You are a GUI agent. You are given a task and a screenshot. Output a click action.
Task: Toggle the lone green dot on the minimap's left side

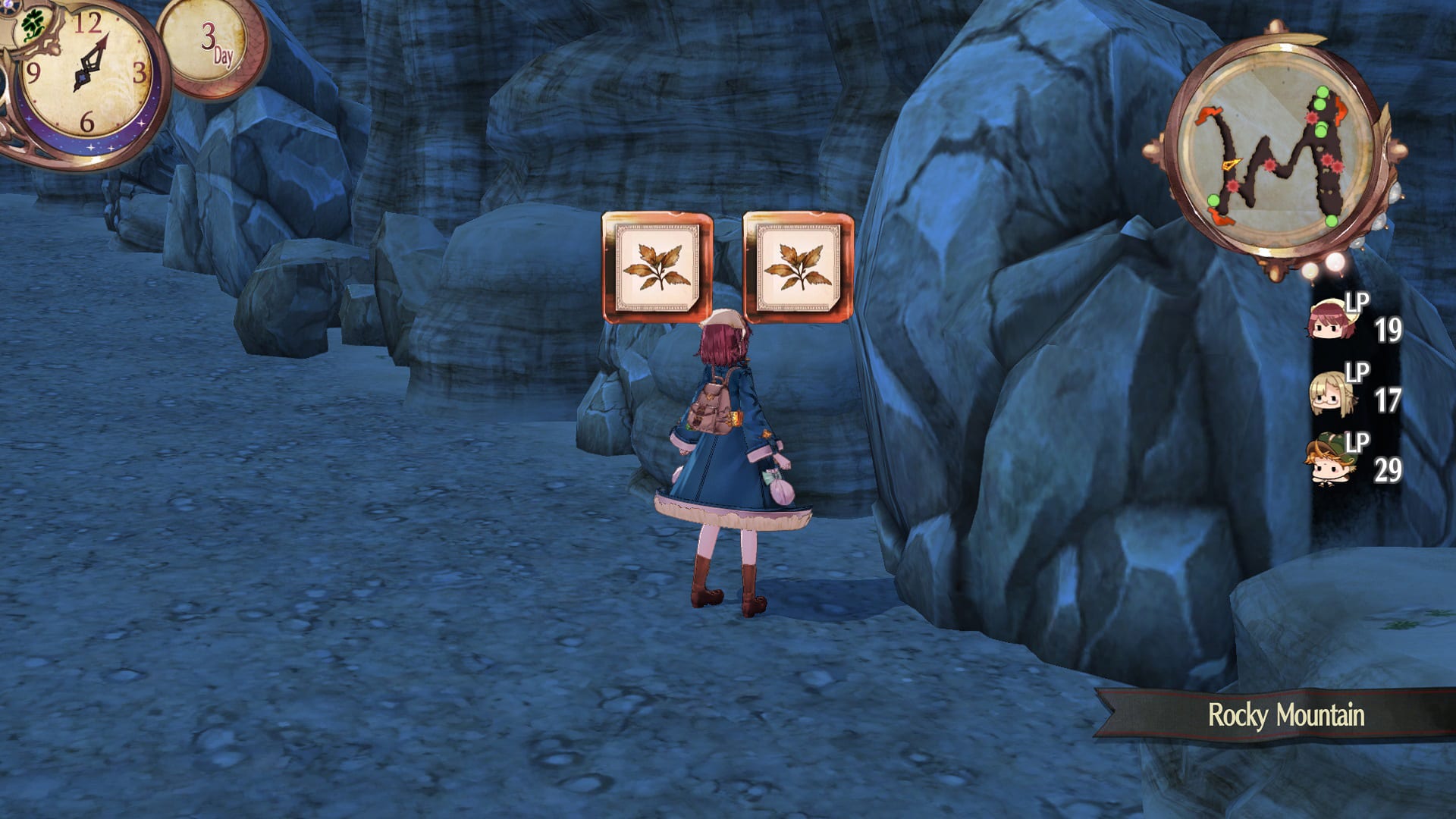click(x=1213, y=199)
